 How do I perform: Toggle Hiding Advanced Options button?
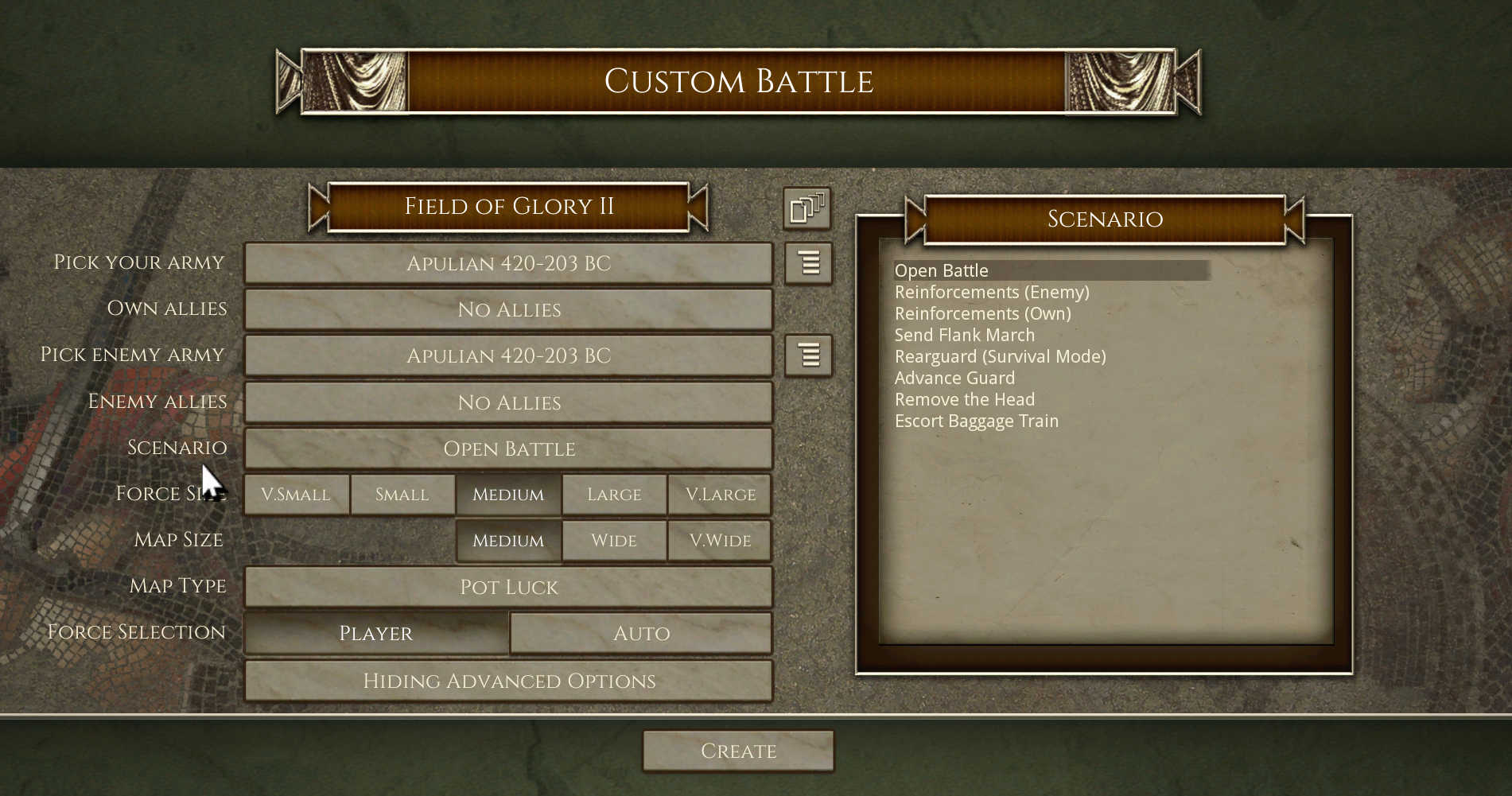pyautogui.click(x=508, y=681)
